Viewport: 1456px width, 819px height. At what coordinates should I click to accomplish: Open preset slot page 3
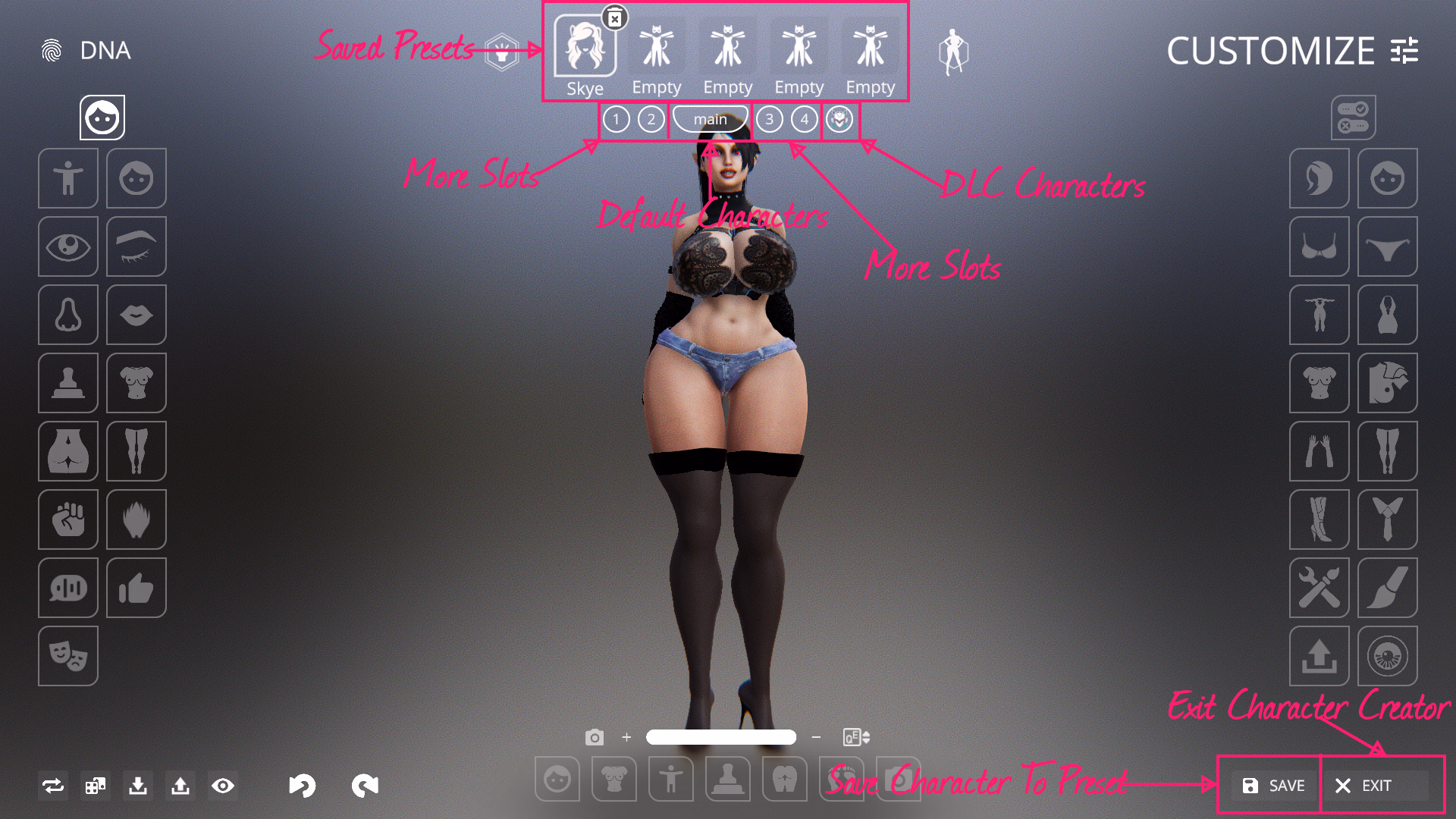coord(769,119)
